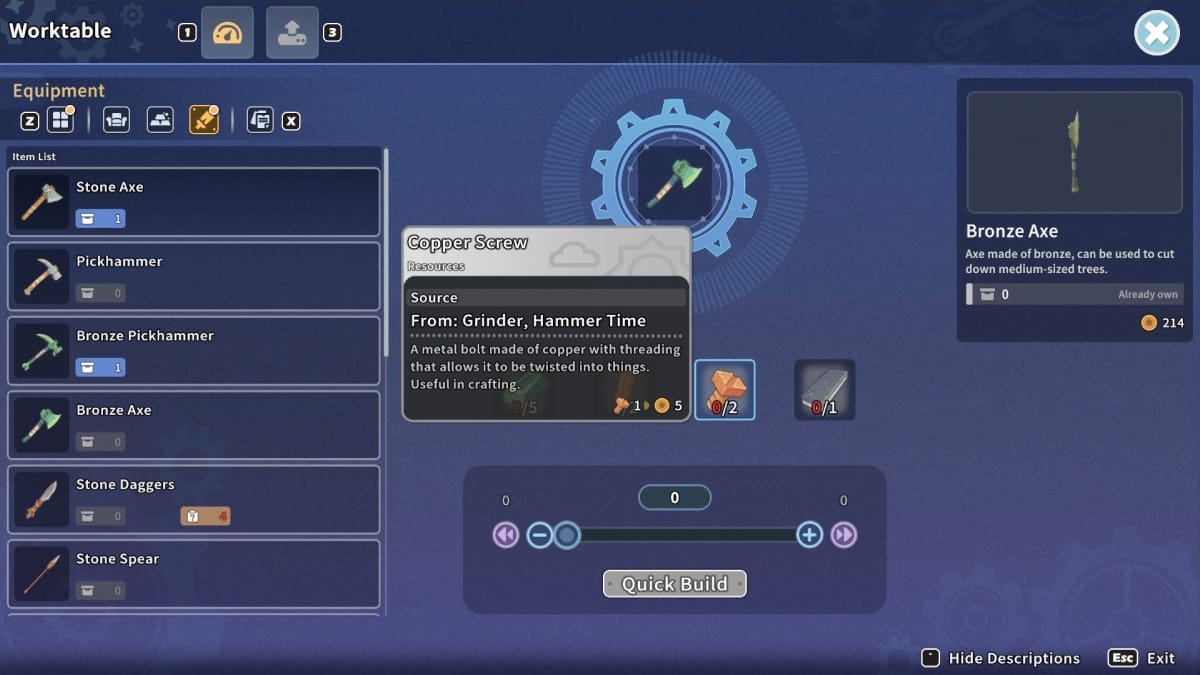
Task: Click the Quick Build button
Action: [x=674, y=584]
